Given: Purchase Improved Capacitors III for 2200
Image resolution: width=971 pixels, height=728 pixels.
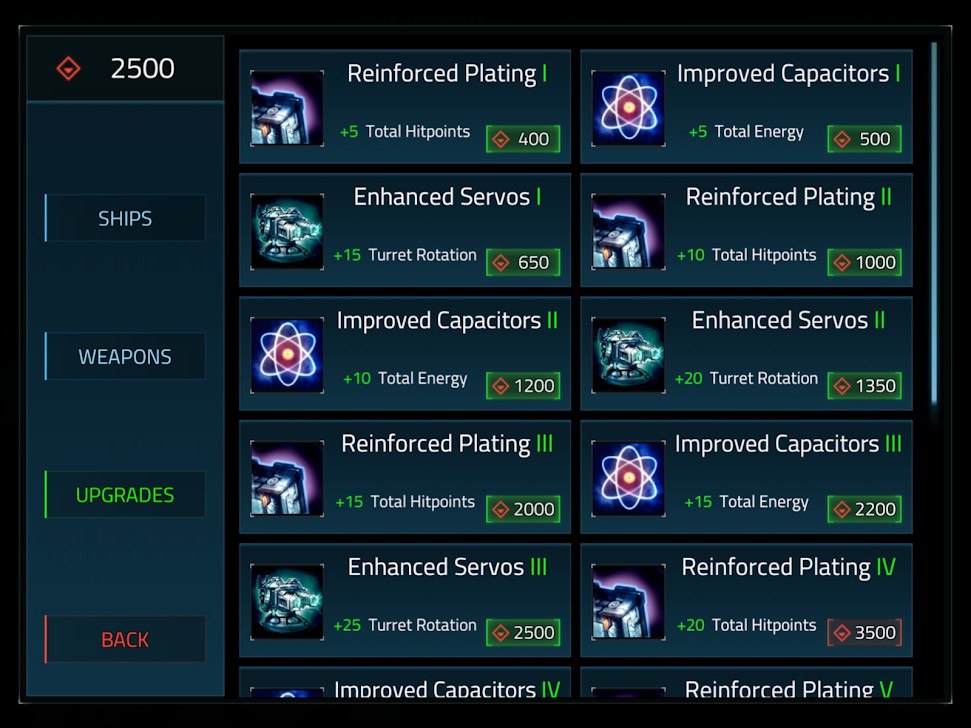Looking at the screenshot, I should pos(864,509).
